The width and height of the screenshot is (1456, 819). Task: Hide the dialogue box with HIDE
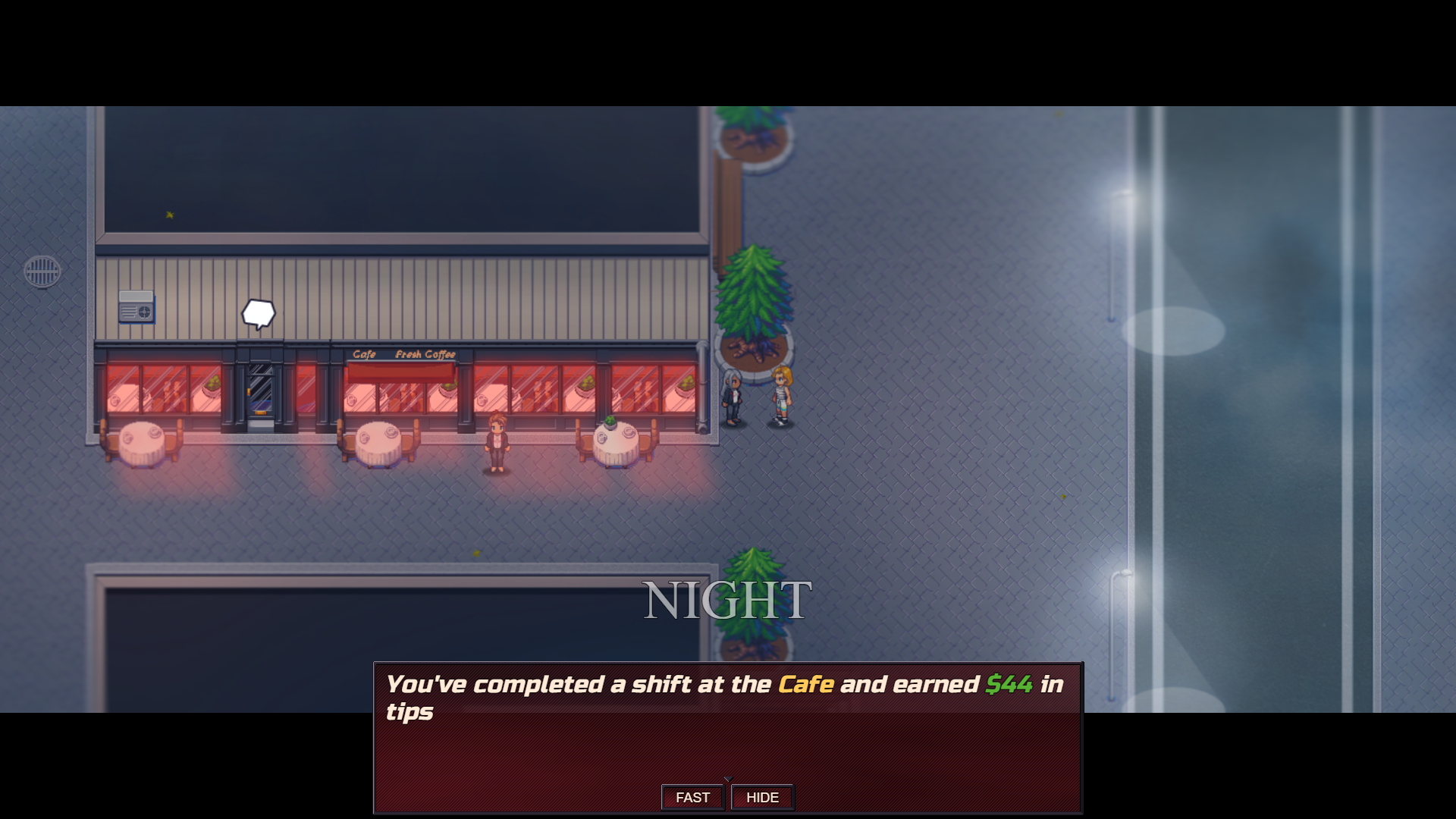(x=762, y=797)
